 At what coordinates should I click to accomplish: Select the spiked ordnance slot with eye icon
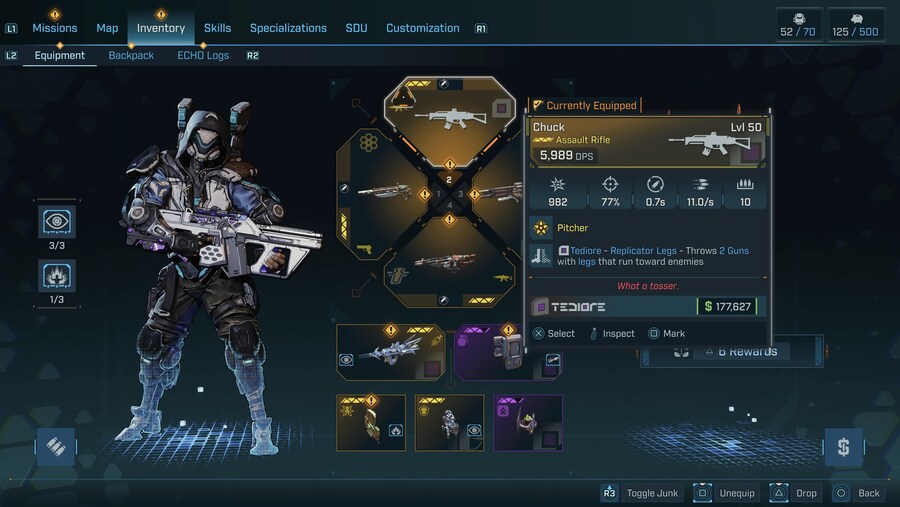390,352
